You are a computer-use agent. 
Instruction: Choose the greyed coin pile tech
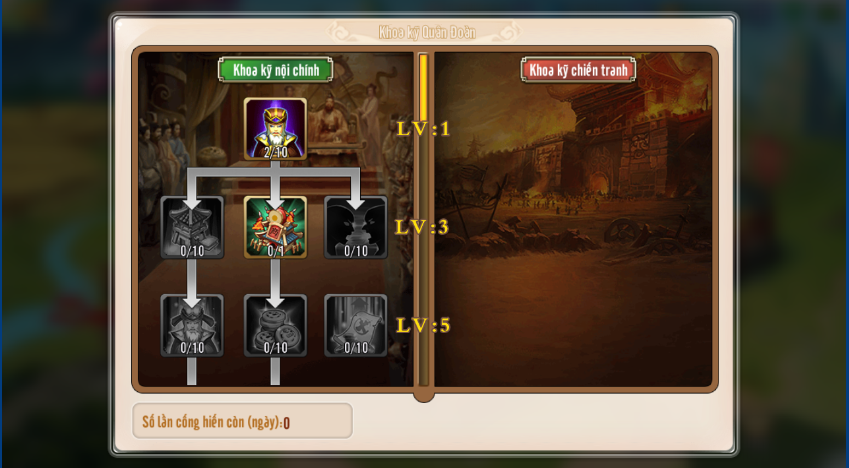click(x=275, y=325)
